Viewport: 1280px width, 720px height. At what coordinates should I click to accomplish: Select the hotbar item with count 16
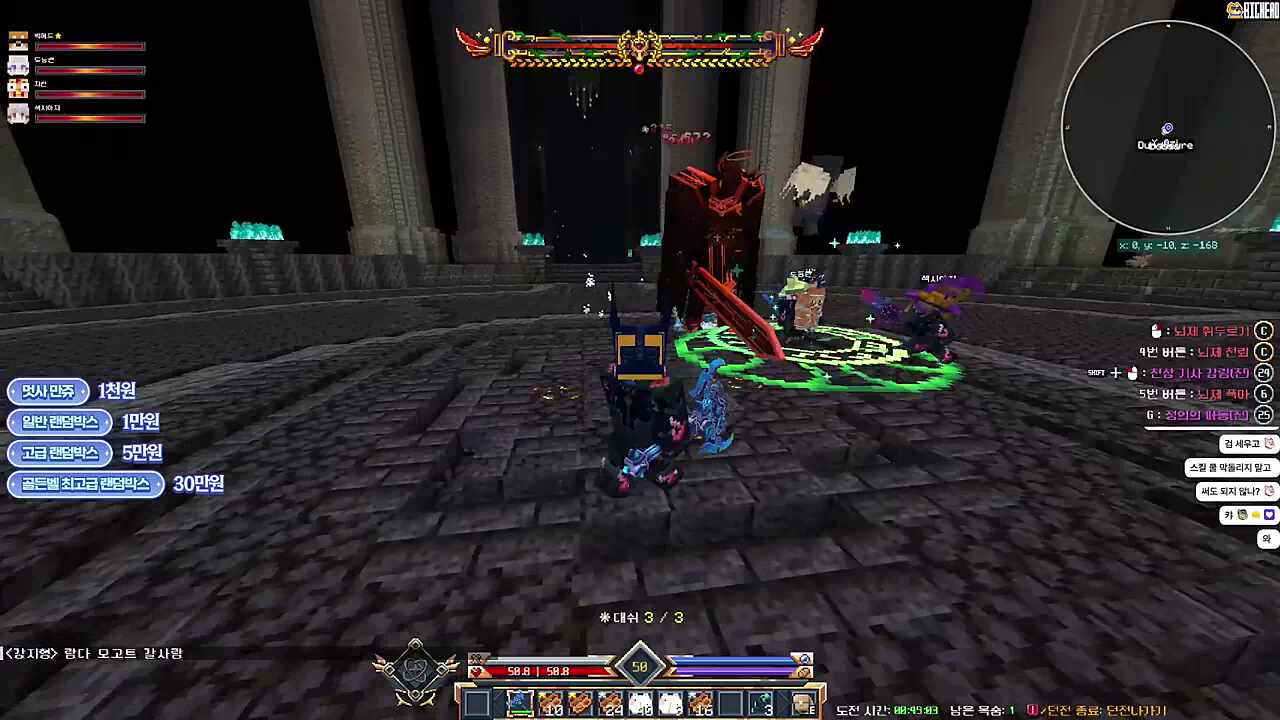point(699,703)
